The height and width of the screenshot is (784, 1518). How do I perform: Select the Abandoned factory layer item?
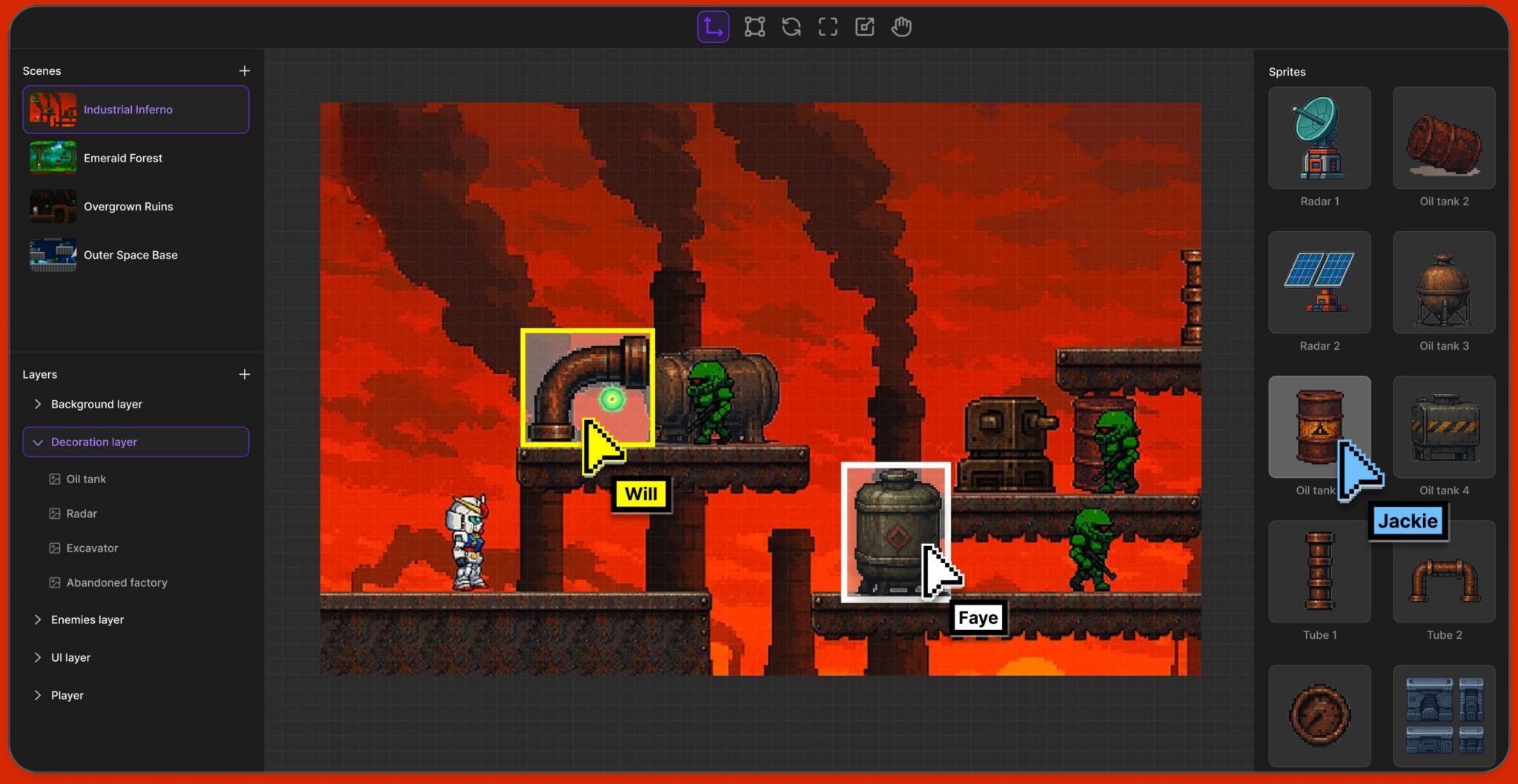point(116,582)
